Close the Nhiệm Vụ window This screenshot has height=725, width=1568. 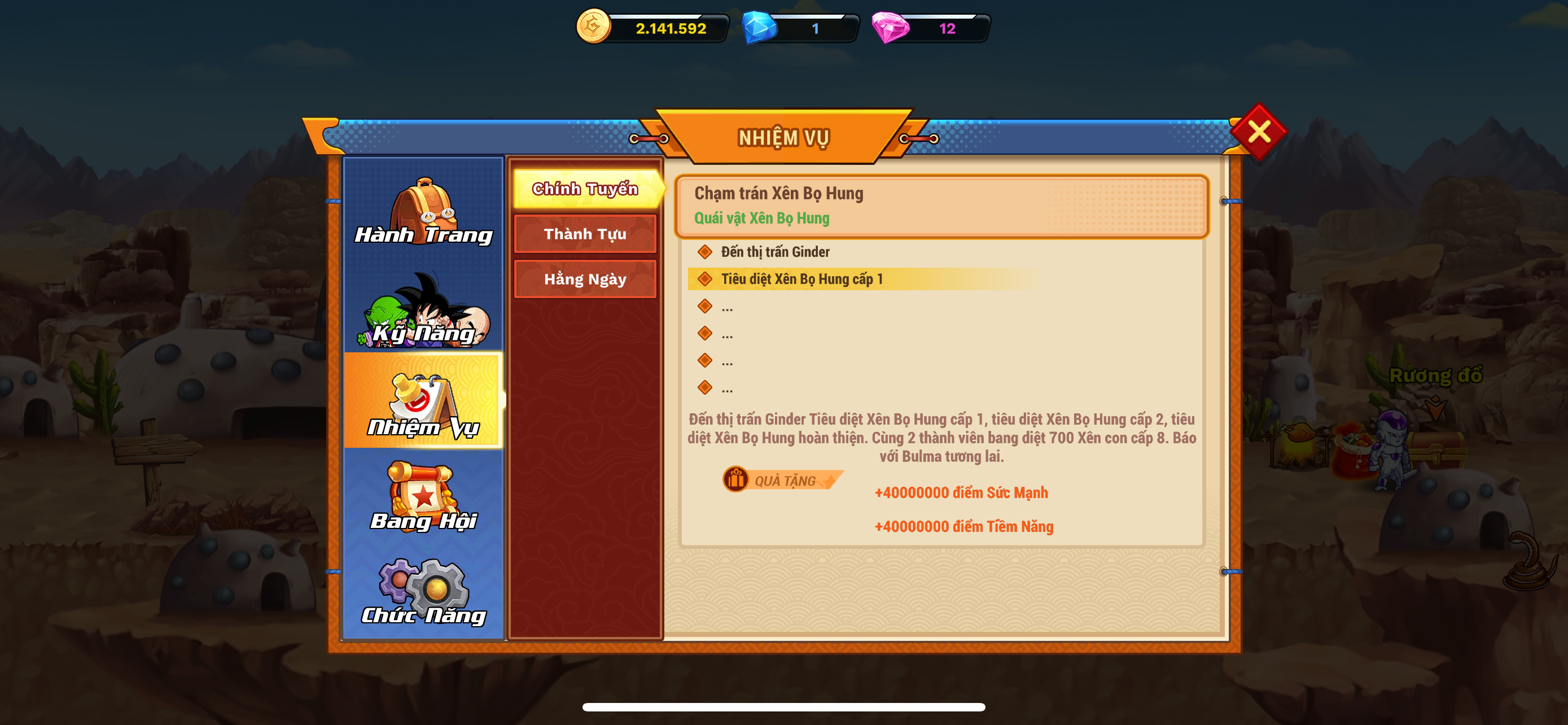pyautogui.click(x=1258, y=132)
